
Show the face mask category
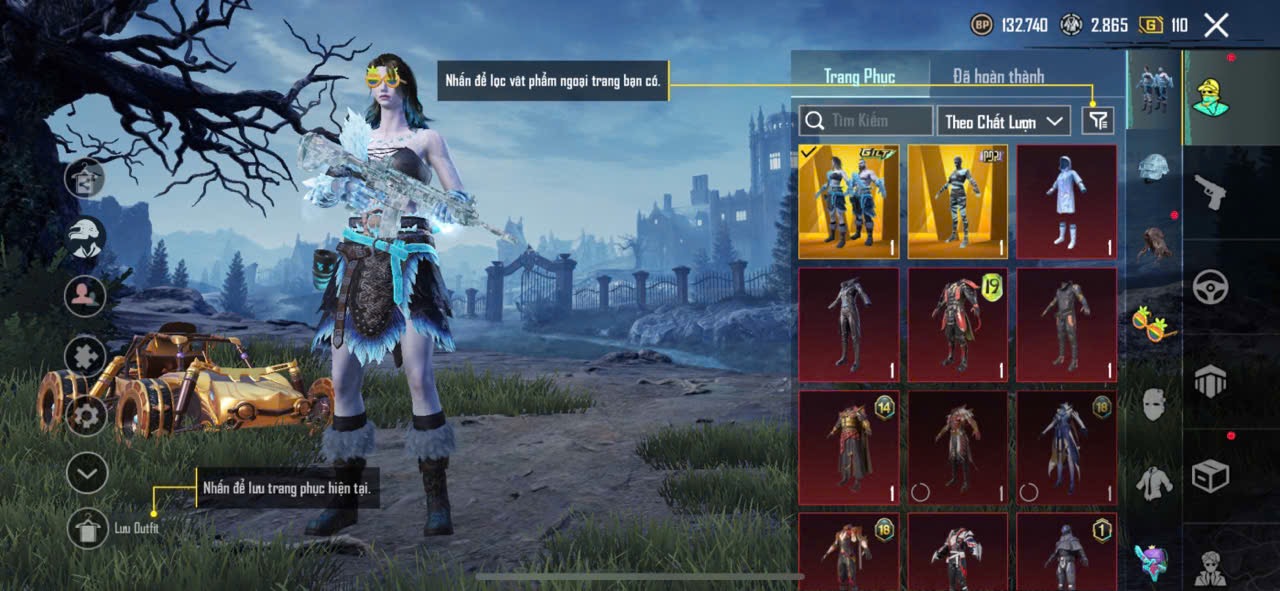coord(1154,403)
